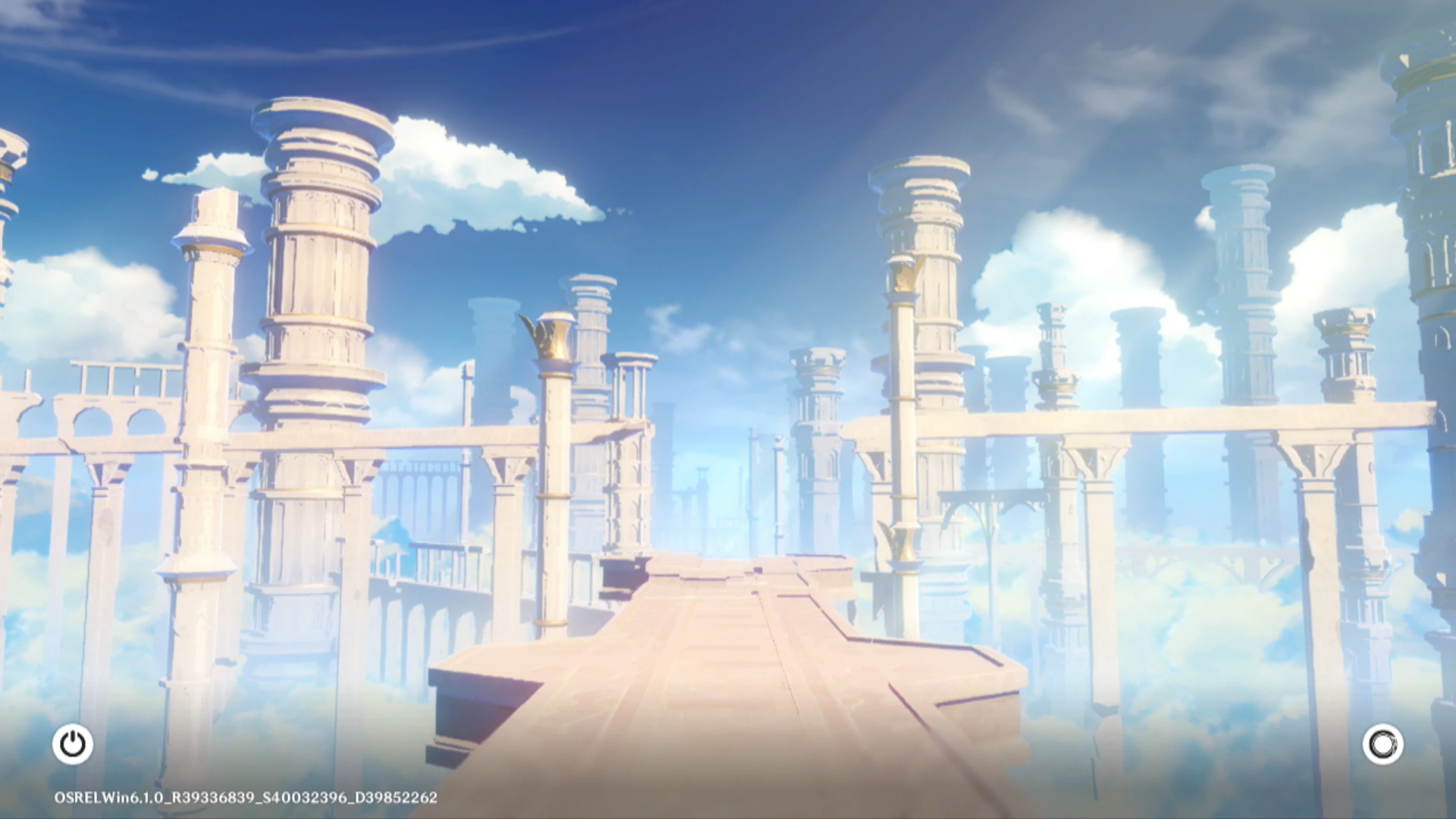Click the power exit button
This screenshot has width=1456, height=819.
73,744
